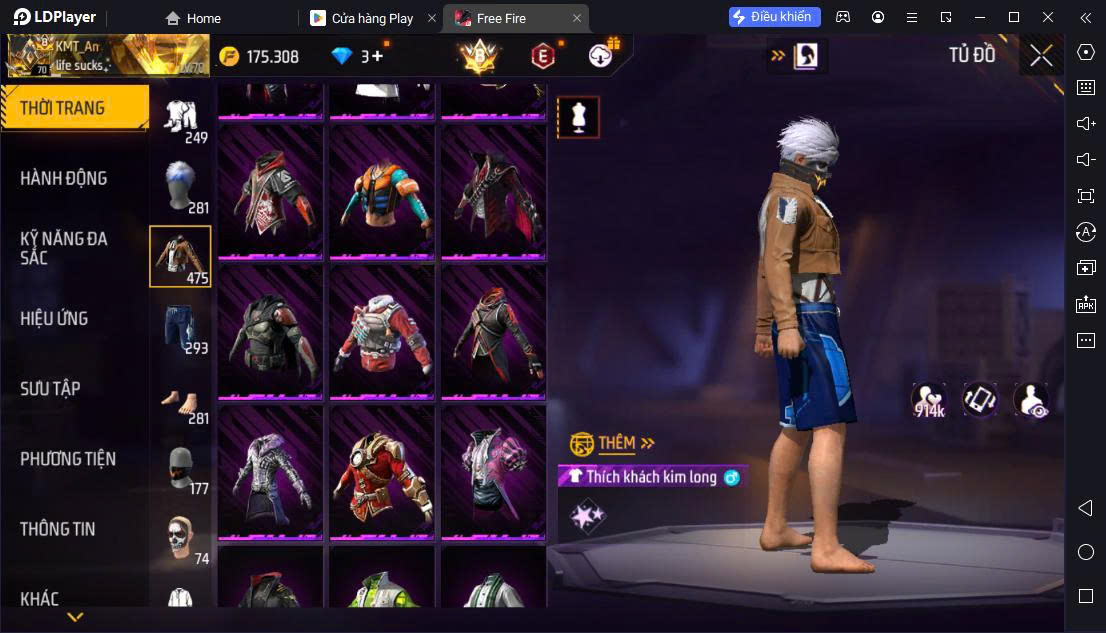
Task: Close the wardrobe with the X button
Action: (x=1041, y=55)
